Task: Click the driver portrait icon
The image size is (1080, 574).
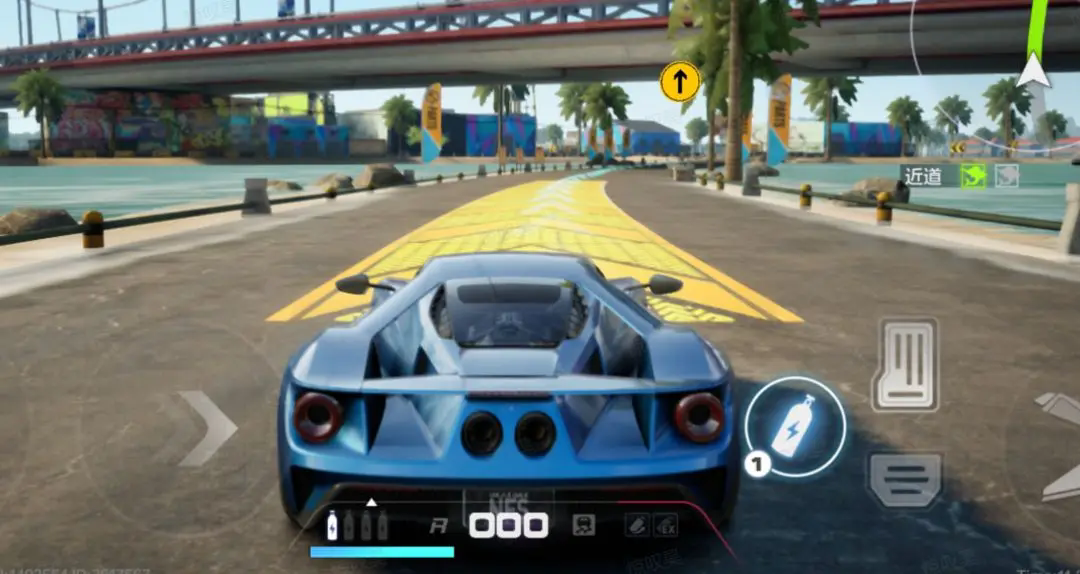Action: pos(583,524)
